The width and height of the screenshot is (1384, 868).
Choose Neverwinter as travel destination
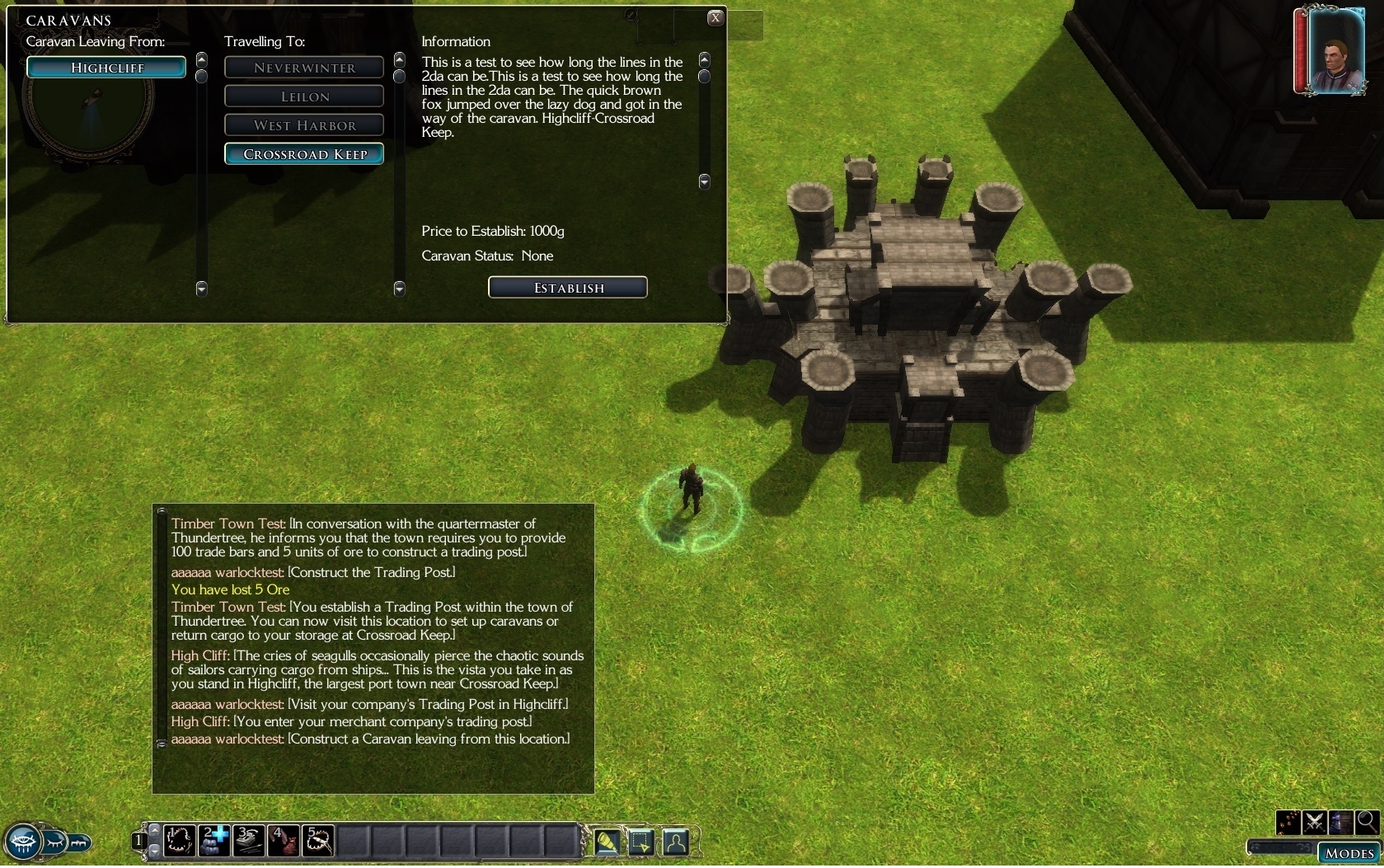coord(304,68)
